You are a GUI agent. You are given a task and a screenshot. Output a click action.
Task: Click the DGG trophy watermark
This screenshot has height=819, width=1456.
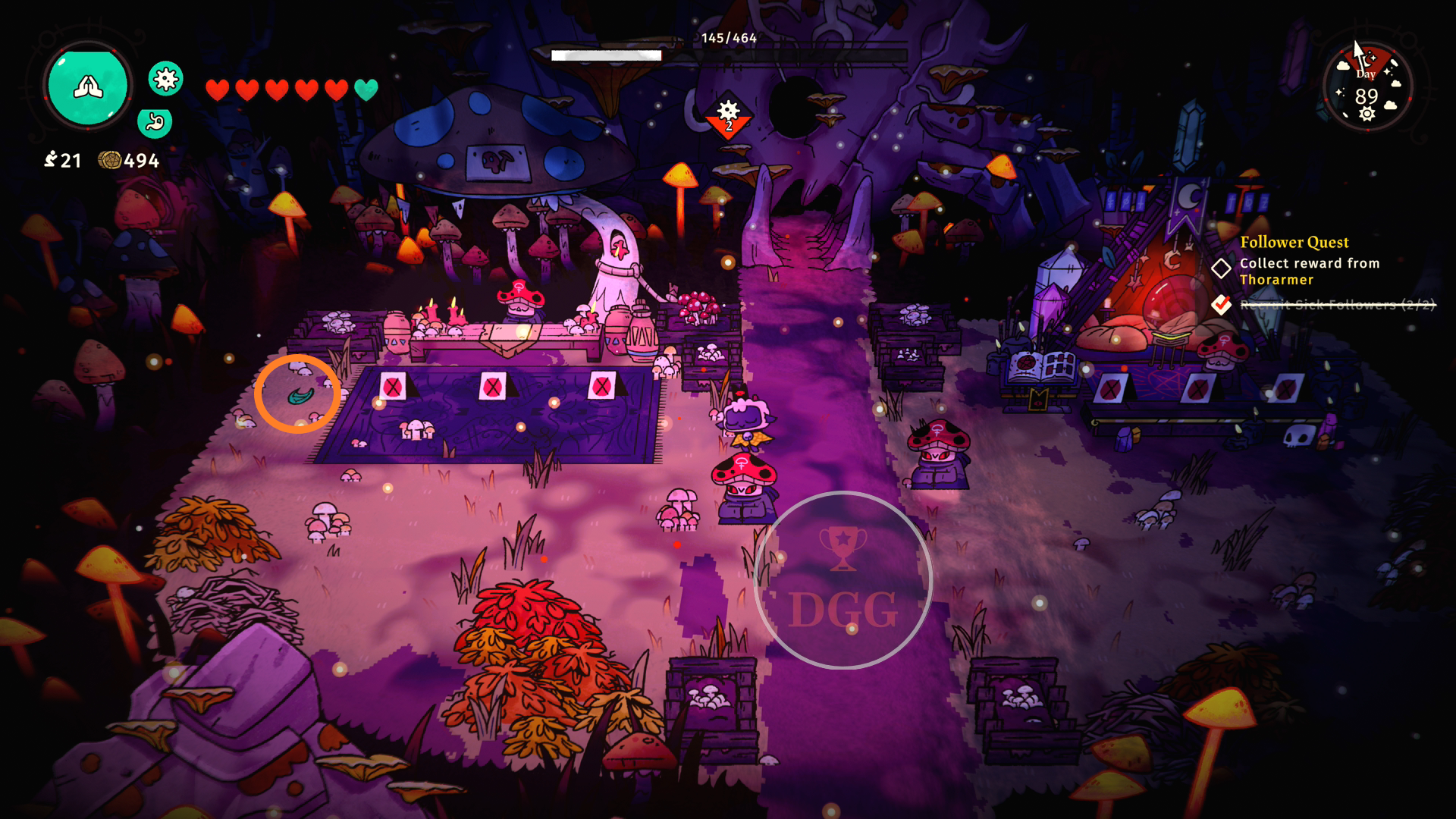pyautogui.click(x=843, y=581)
